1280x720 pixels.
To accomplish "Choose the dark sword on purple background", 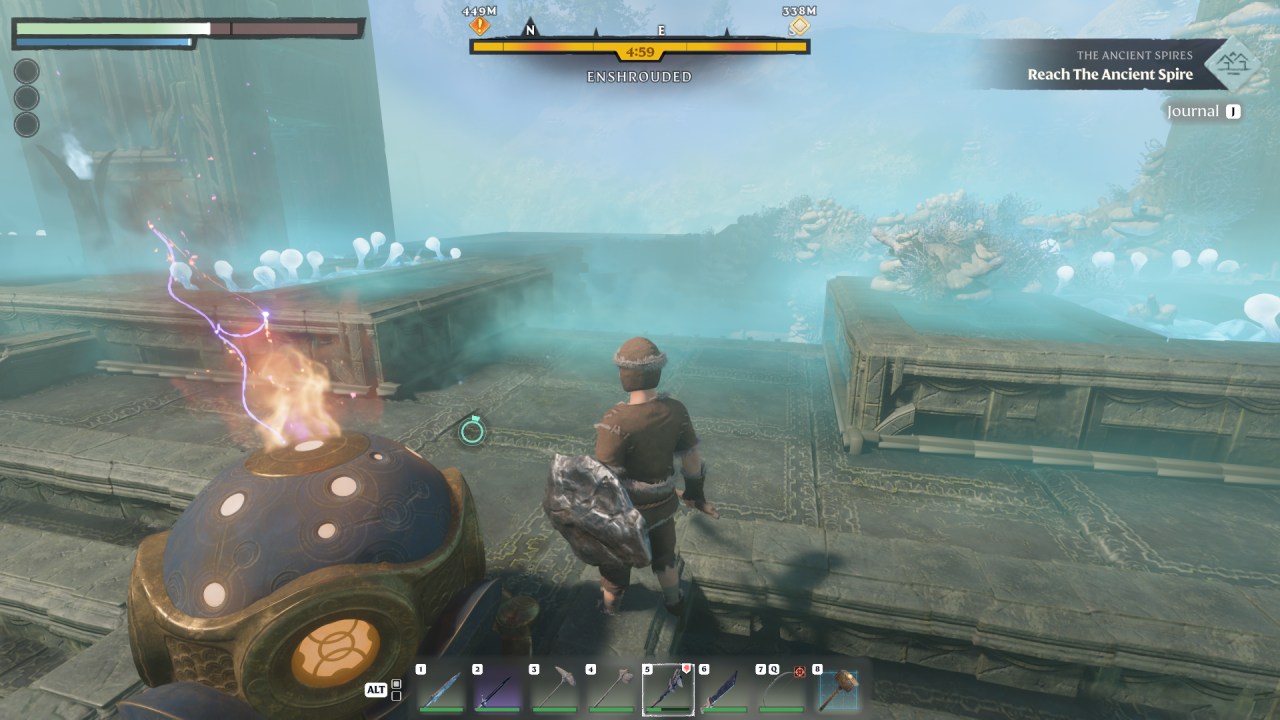I will click(498, 689).
